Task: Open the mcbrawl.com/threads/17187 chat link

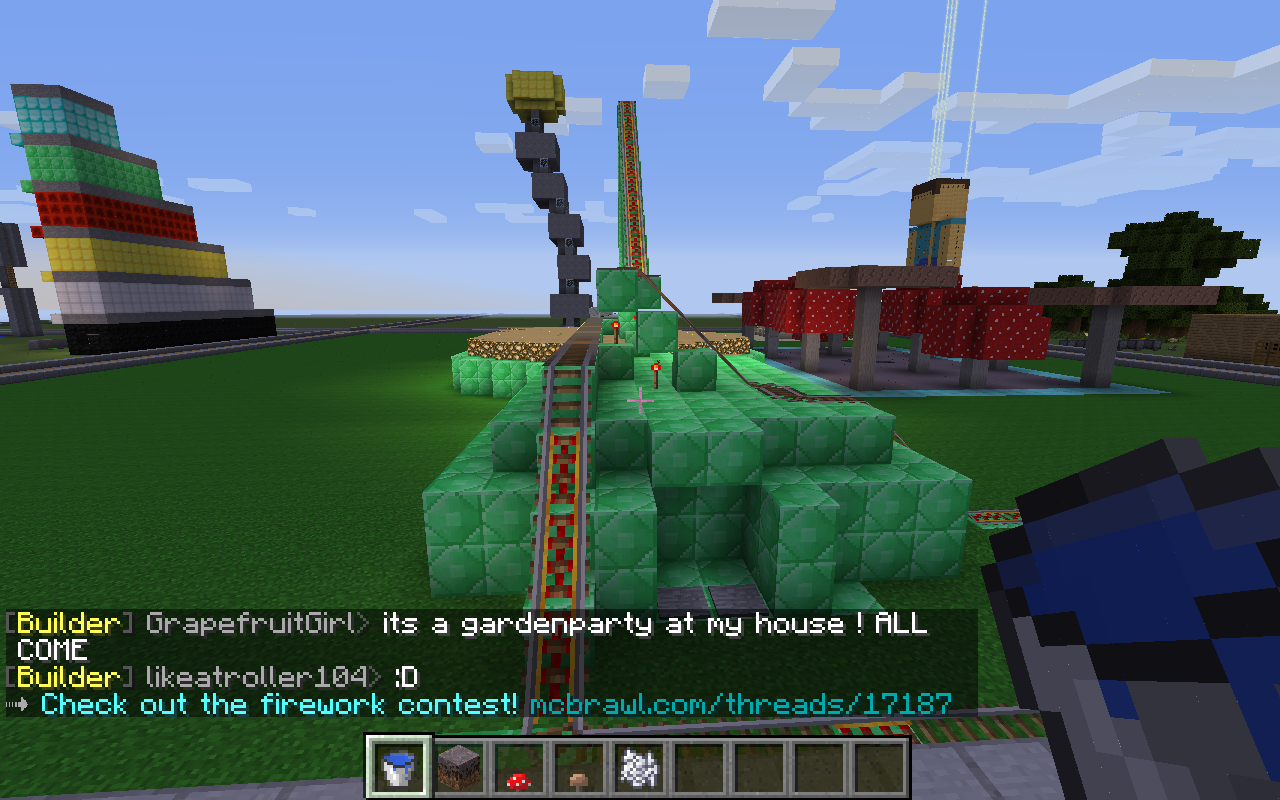Action: 740,704
